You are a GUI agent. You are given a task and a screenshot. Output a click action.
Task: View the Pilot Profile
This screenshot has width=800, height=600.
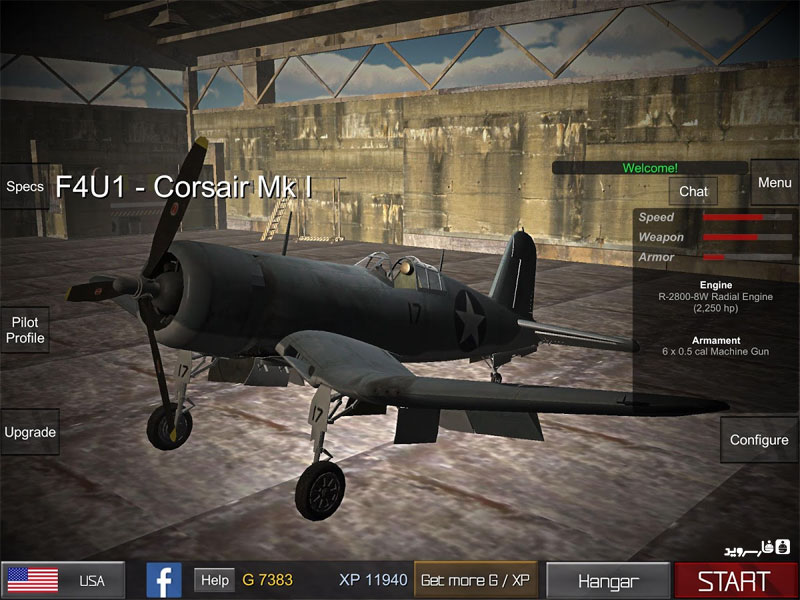(25, 331)
